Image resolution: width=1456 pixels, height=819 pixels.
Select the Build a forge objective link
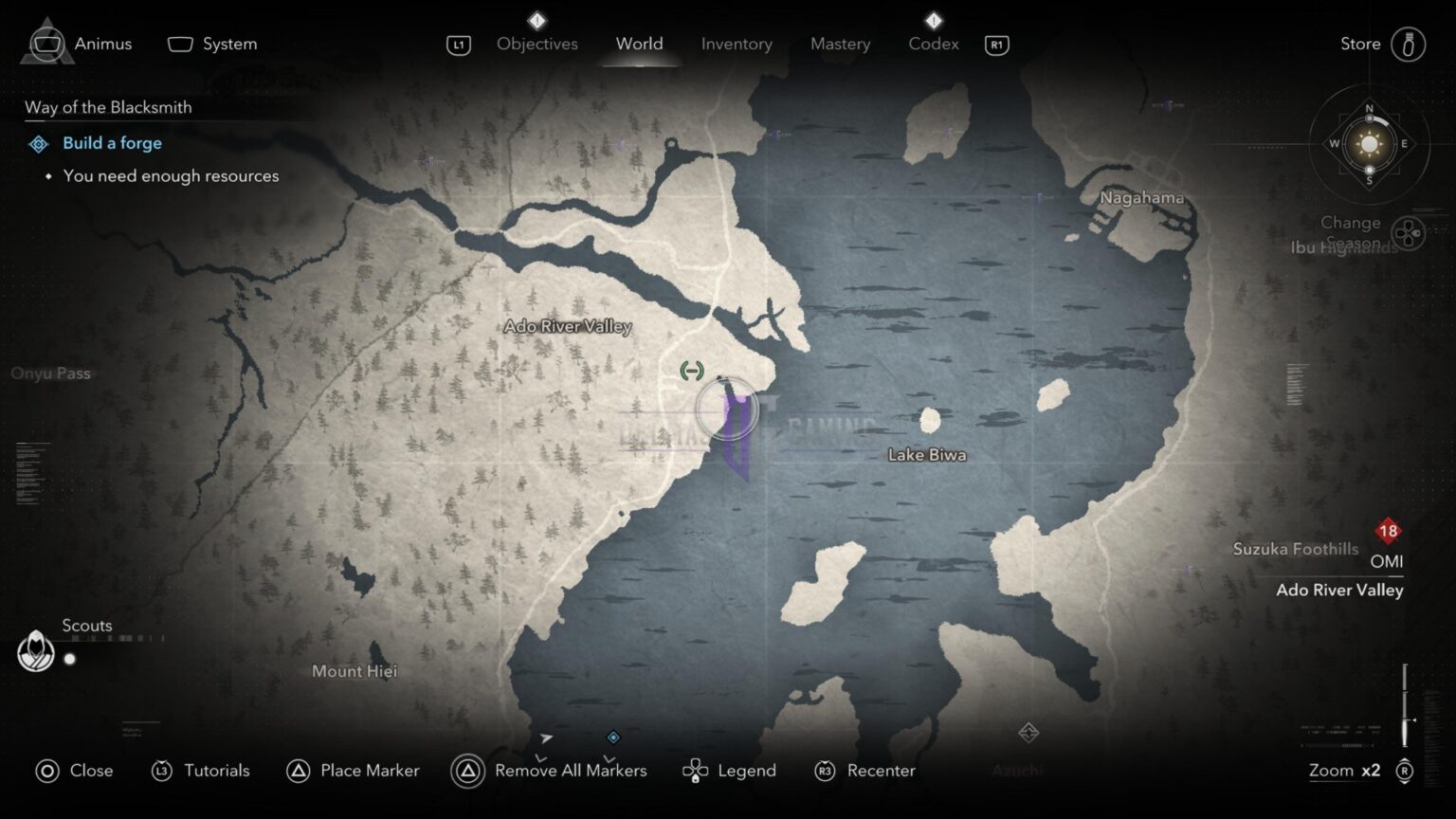coord(112,143)
